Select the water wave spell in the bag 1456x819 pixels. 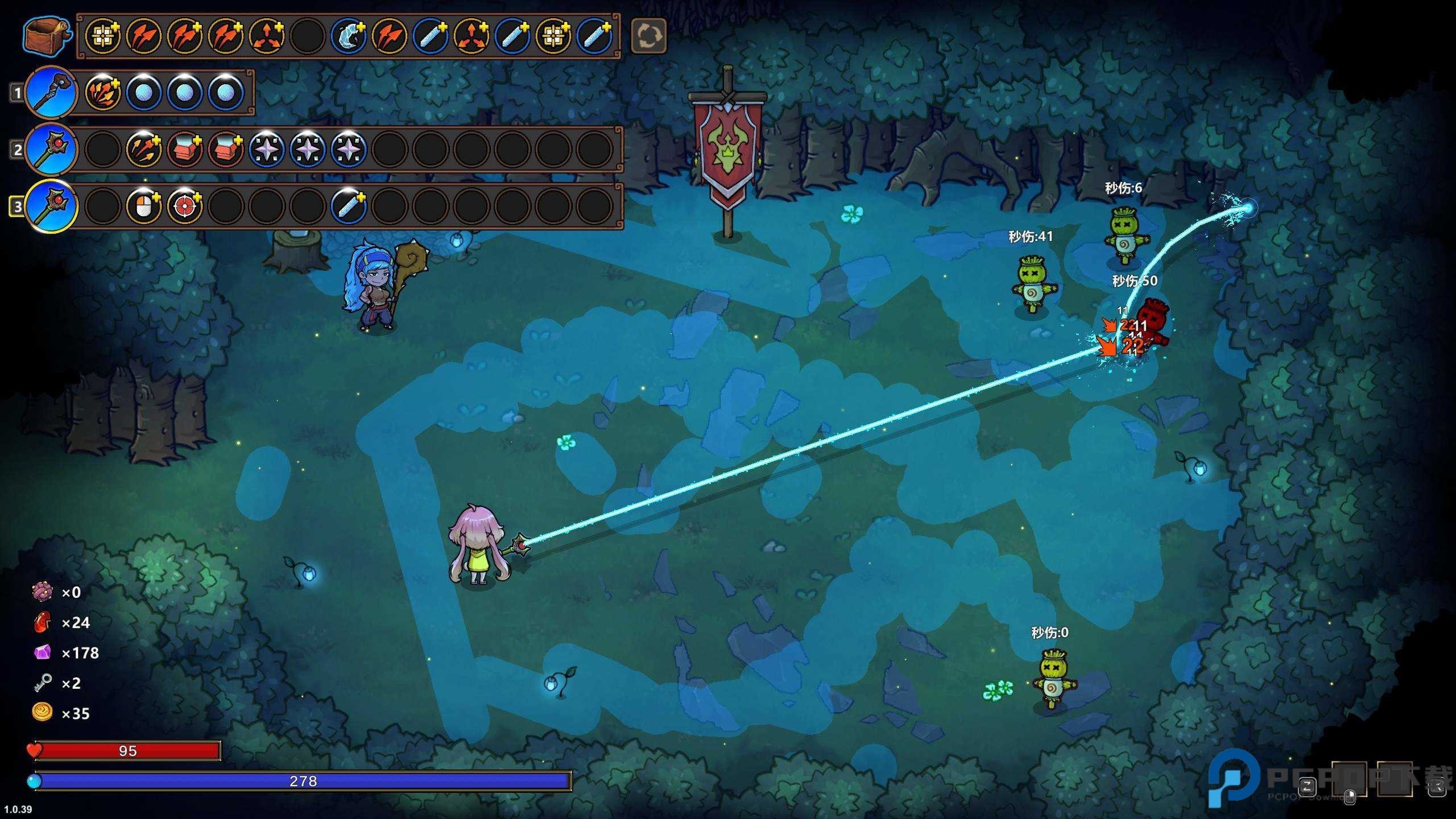(348, 36)
